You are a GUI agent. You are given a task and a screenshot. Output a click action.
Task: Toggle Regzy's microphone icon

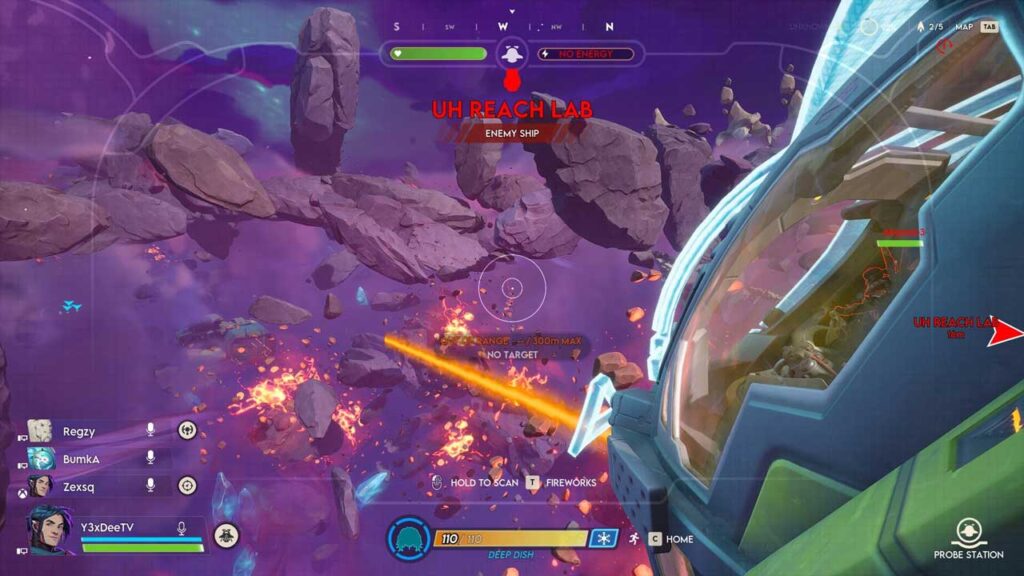click(x=151, y=430)
